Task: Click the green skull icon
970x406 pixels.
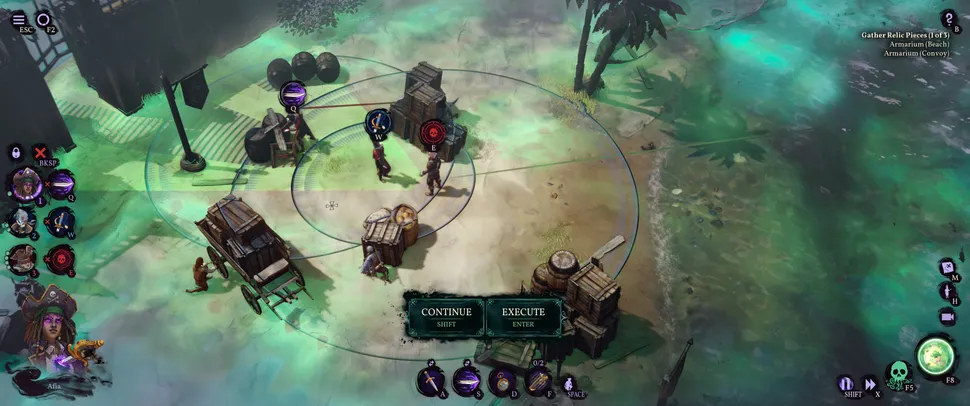Action: [898, 372]
